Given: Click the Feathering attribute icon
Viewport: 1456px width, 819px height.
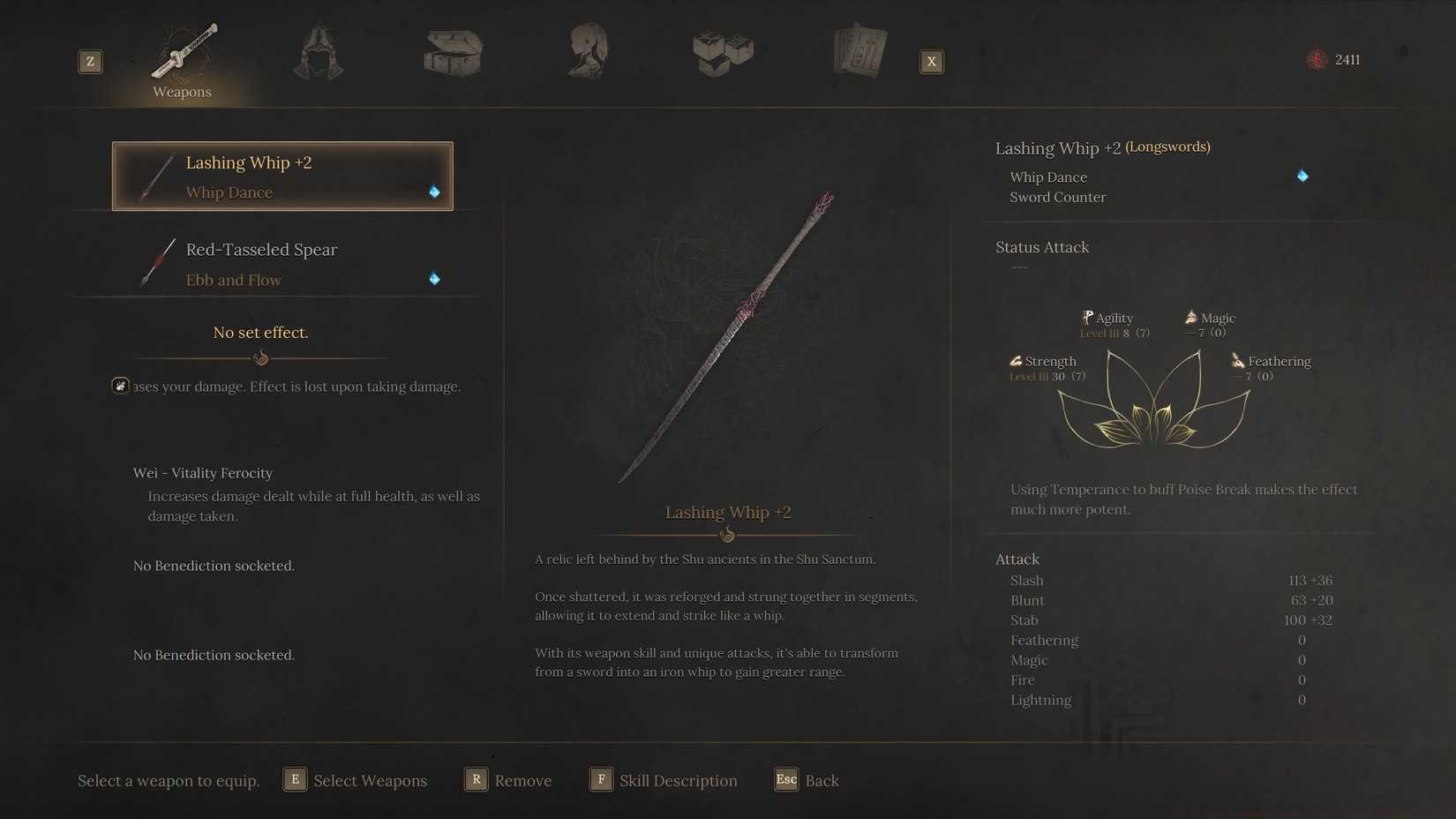Looking at the screenshot, I should click(1235, 360).
